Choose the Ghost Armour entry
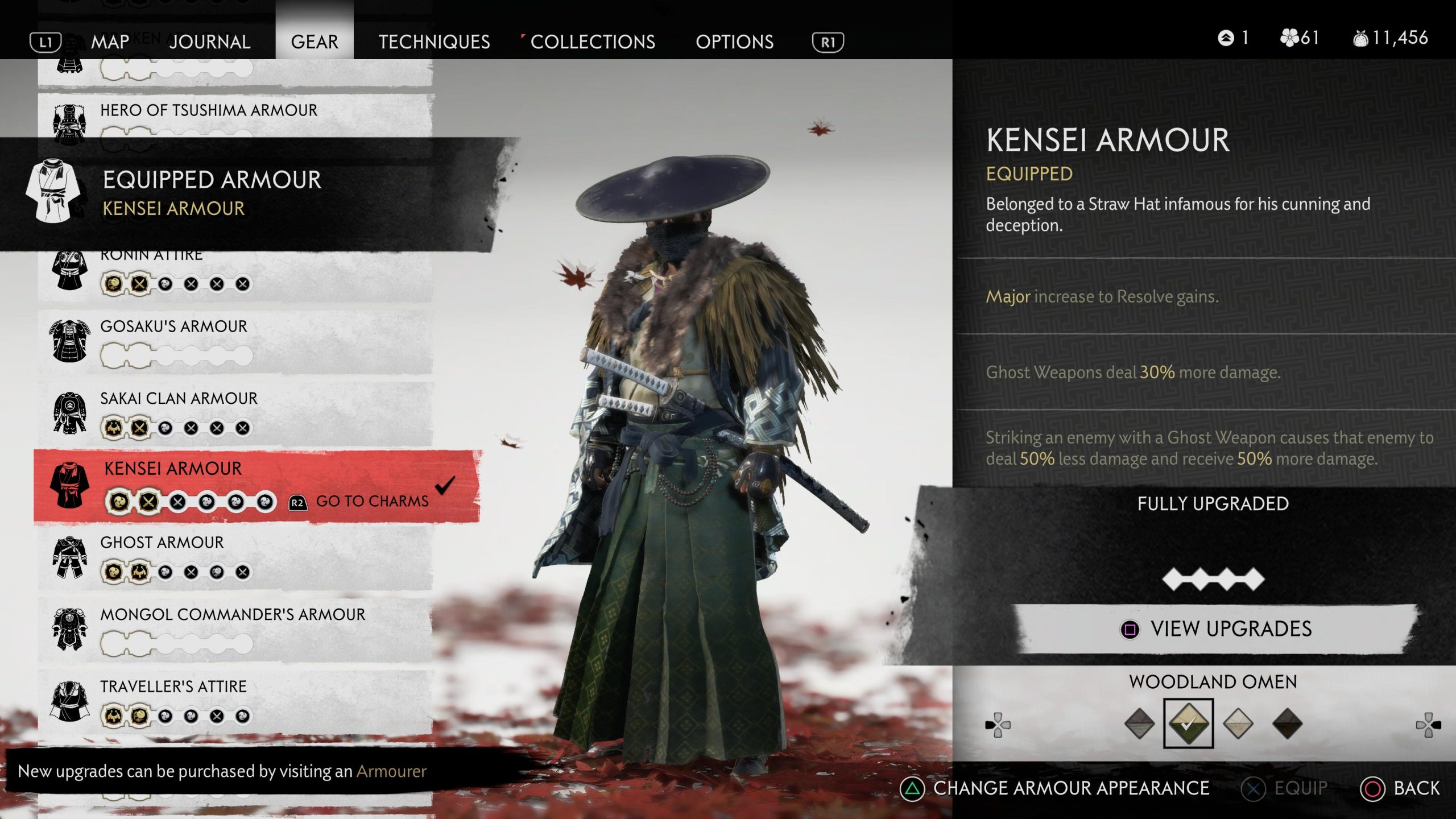 coord(162,543)
